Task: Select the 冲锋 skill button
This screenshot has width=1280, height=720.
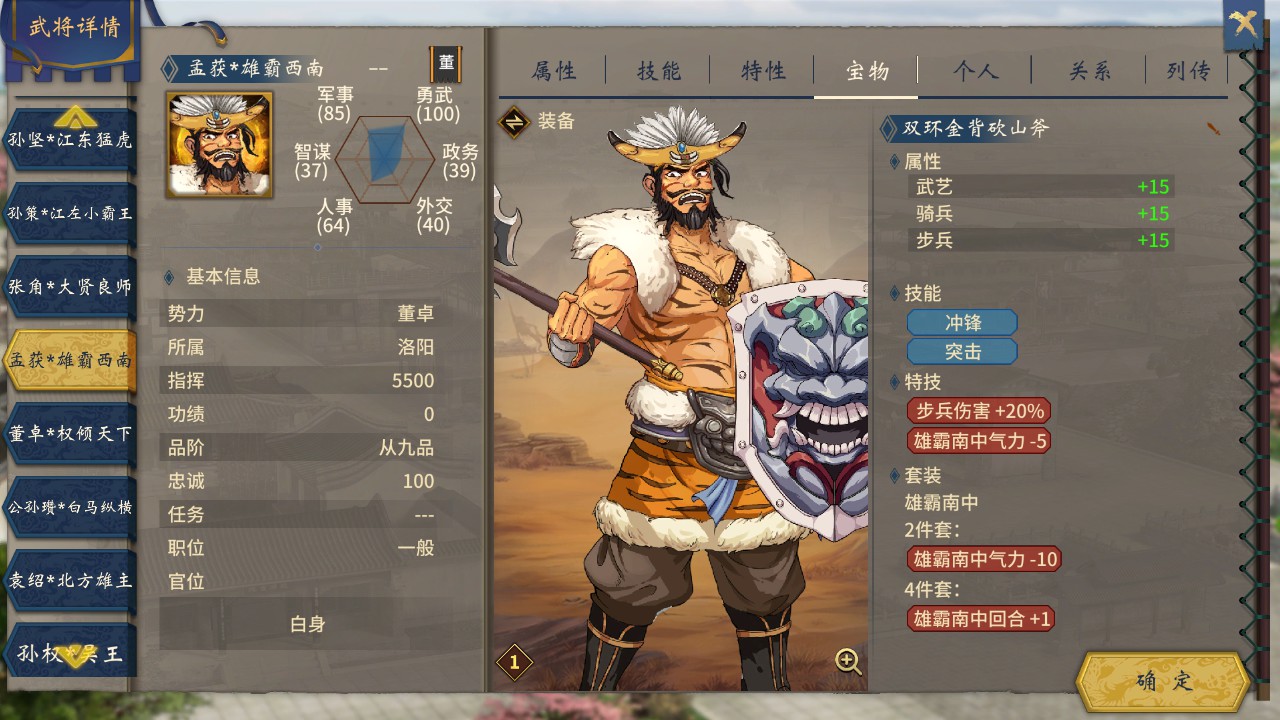Action: (962, 322)
